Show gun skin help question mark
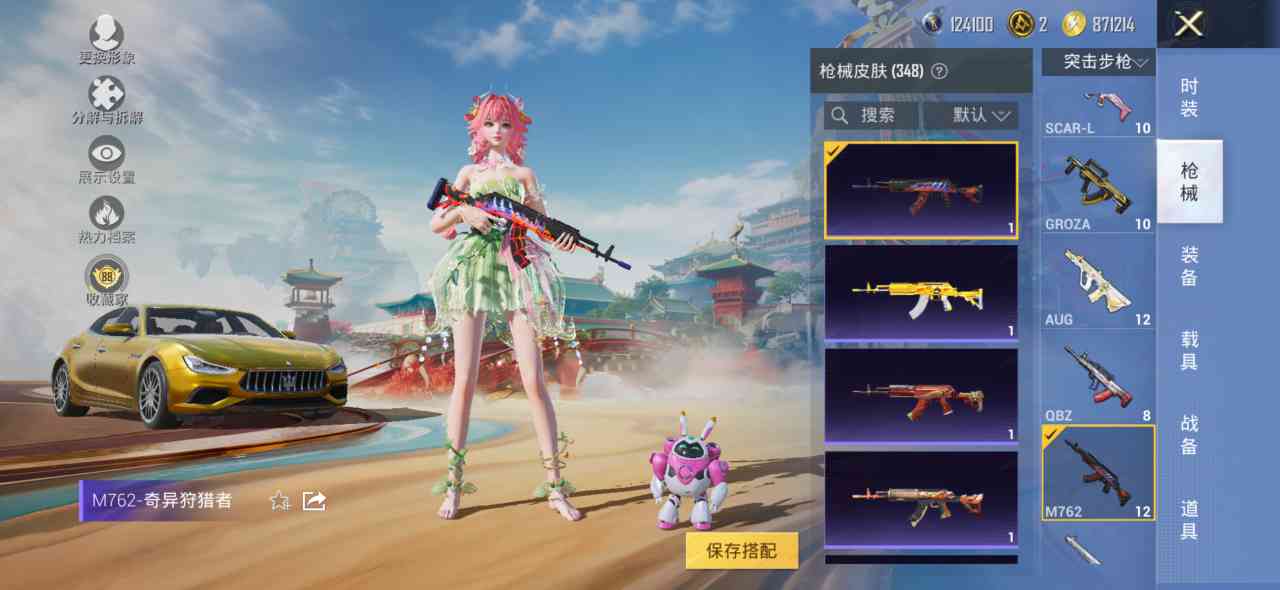The height and width of the screenshot is (590, 1280). [x=939, y=71]
